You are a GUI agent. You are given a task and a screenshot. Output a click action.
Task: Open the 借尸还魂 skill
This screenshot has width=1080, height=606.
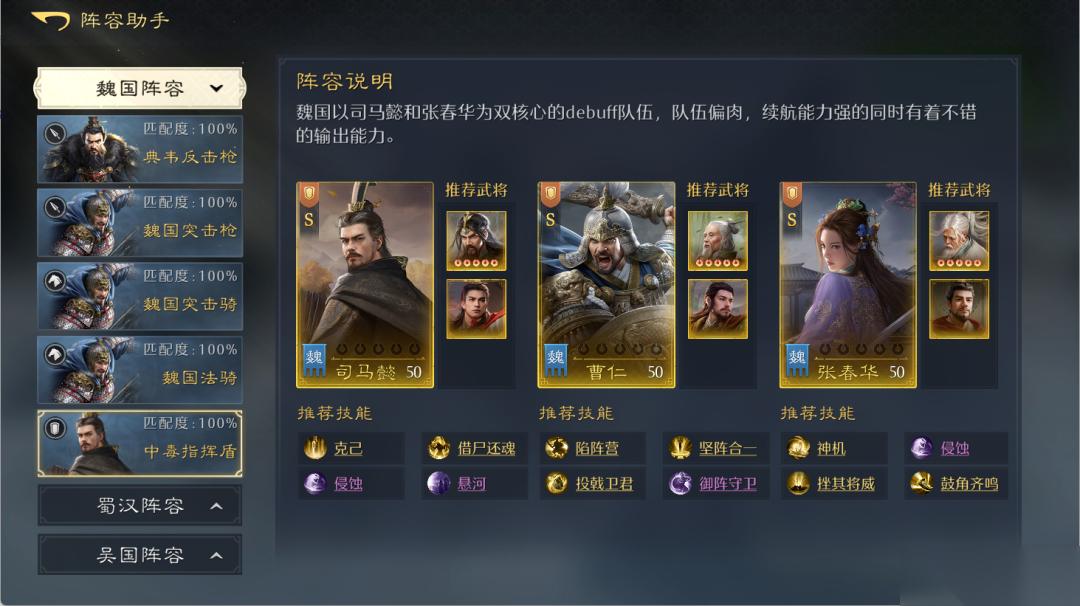tap(486, 449)
